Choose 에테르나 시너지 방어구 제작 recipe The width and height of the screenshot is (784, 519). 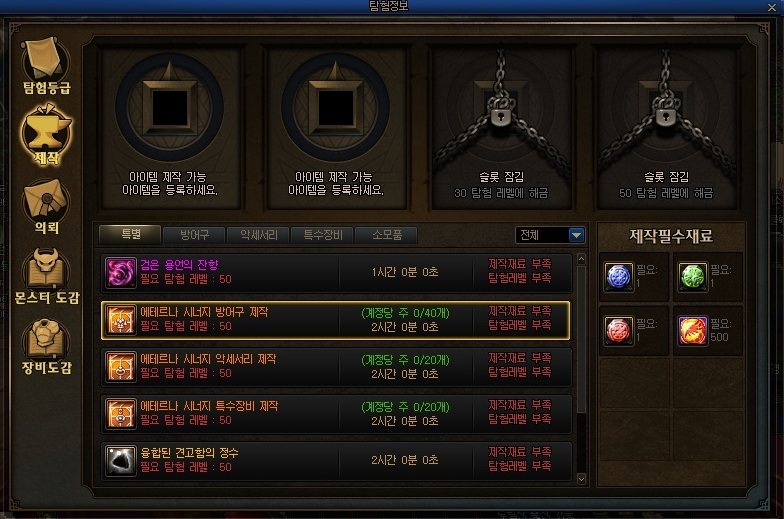coord(336,319)
